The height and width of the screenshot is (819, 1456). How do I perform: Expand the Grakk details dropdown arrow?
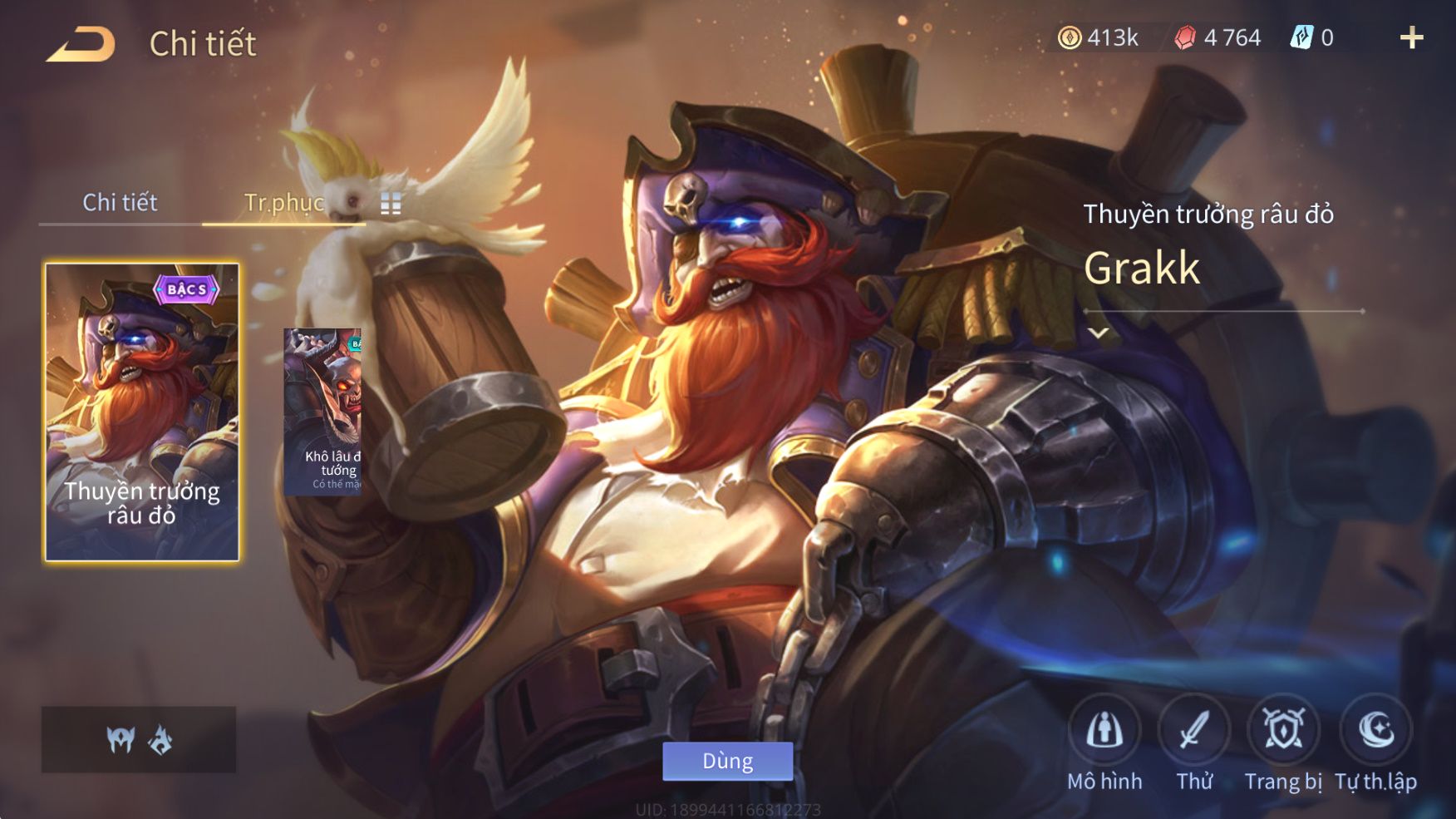[x=1099, y=333]
